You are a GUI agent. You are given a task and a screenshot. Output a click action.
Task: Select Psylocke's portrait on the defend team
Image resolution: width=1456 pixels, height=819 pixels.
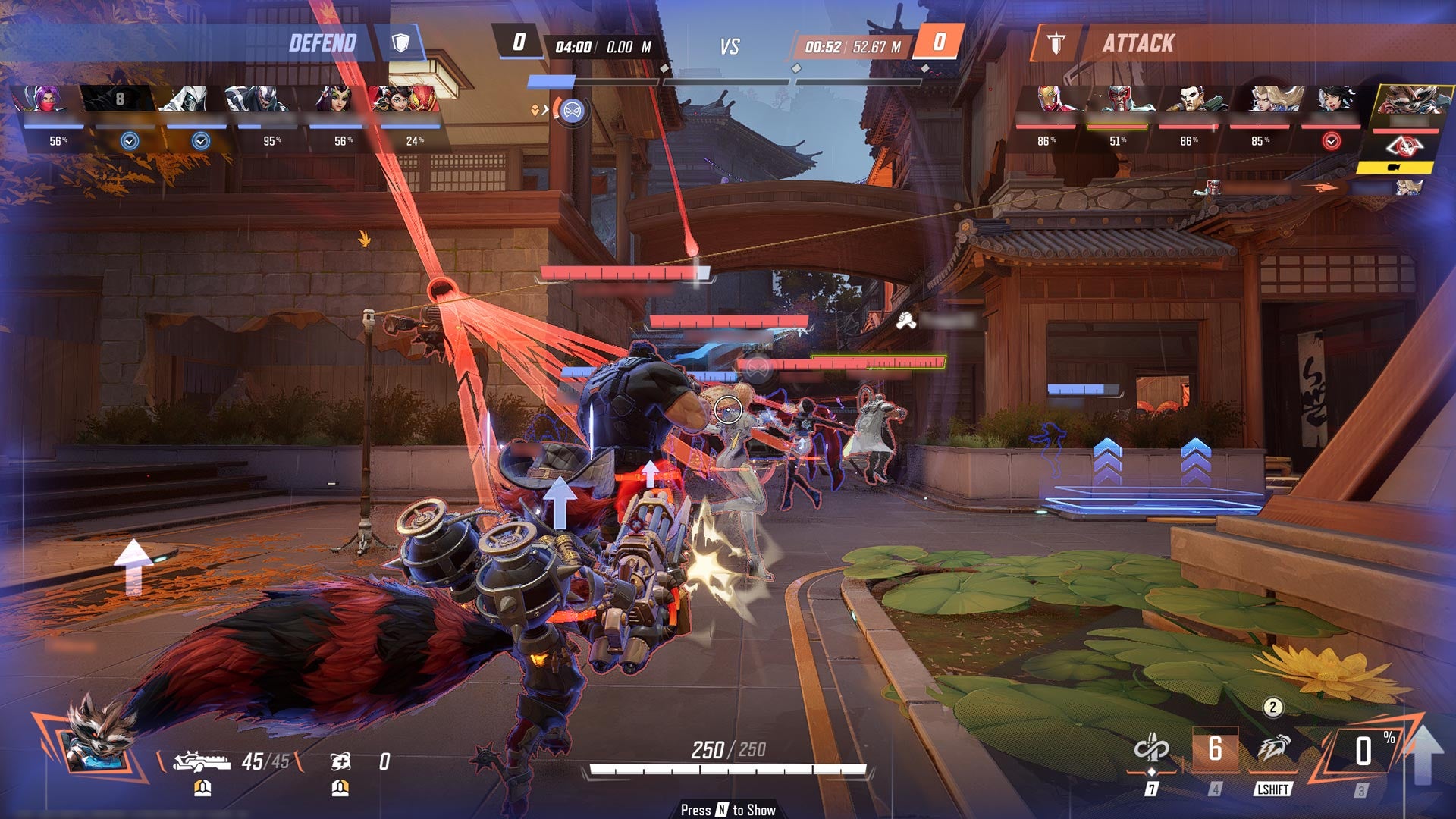[x=42, y=100]
